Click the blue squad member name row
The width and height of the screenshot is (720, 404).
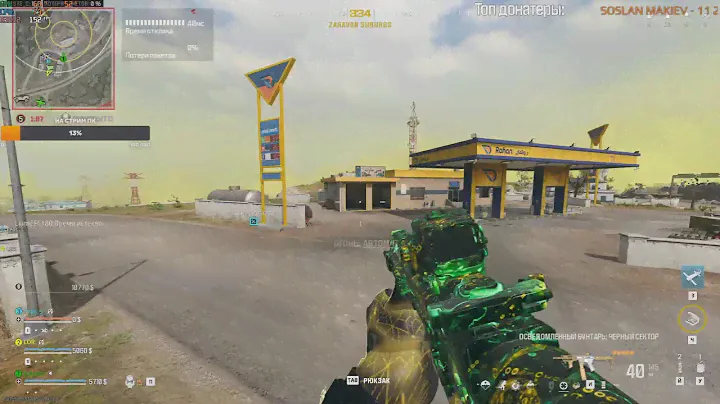point(48,312)
